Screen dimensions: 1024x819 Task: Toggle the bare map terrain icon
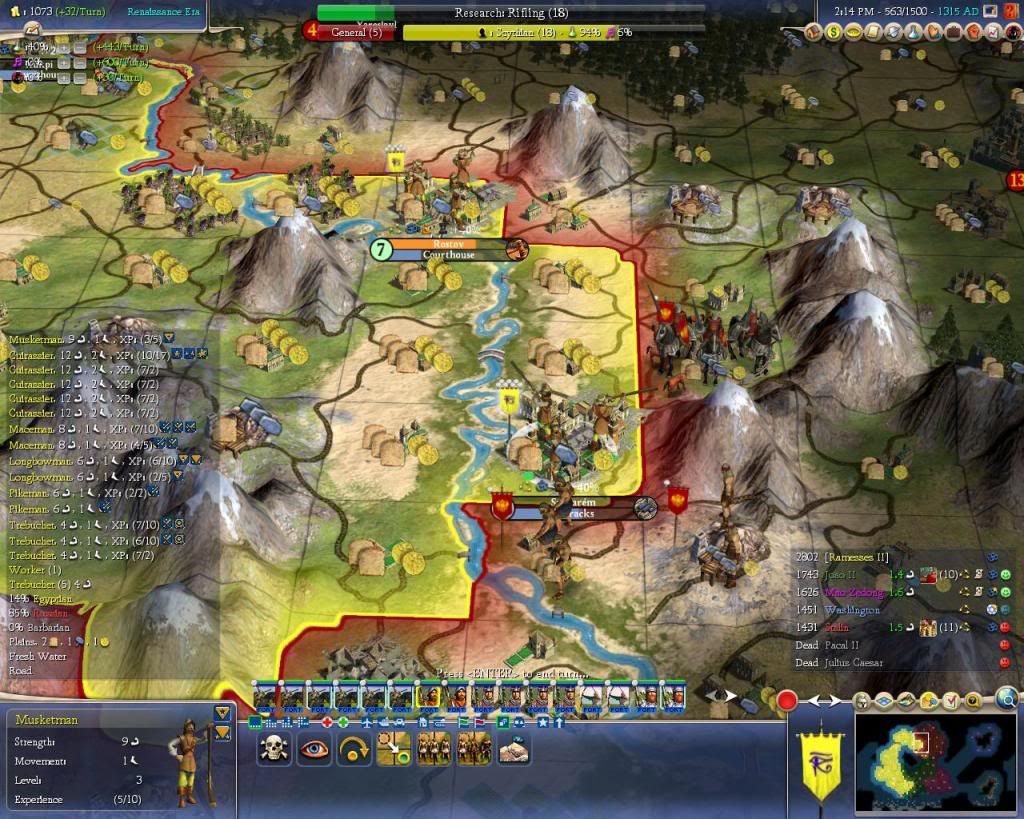click(908, 702)
